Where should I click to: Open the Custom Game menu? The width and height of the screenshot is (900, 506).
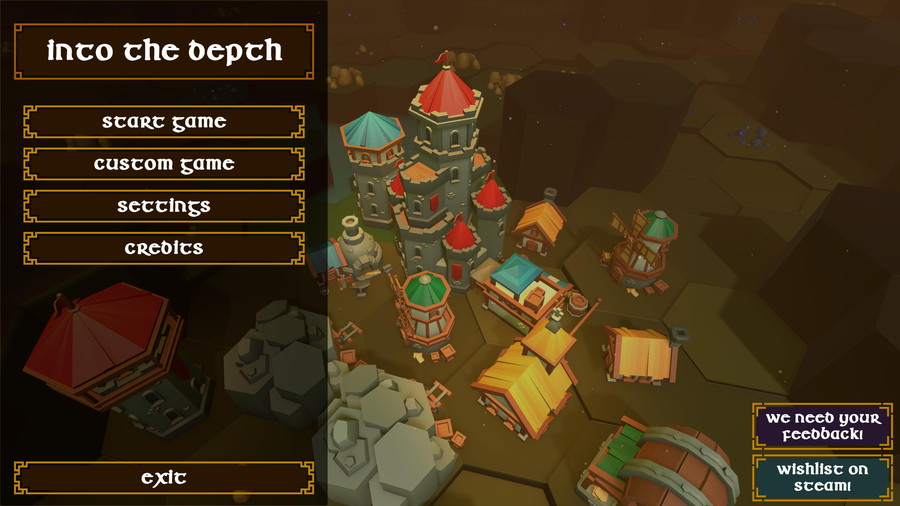(164, 164)
